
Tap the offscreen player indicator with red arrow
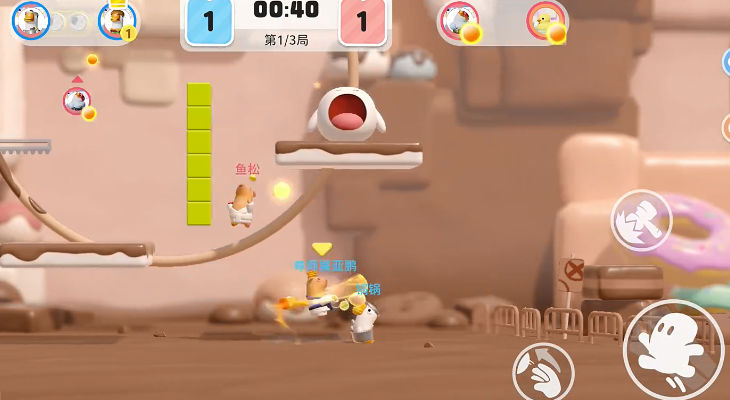(x=77, y=99)
